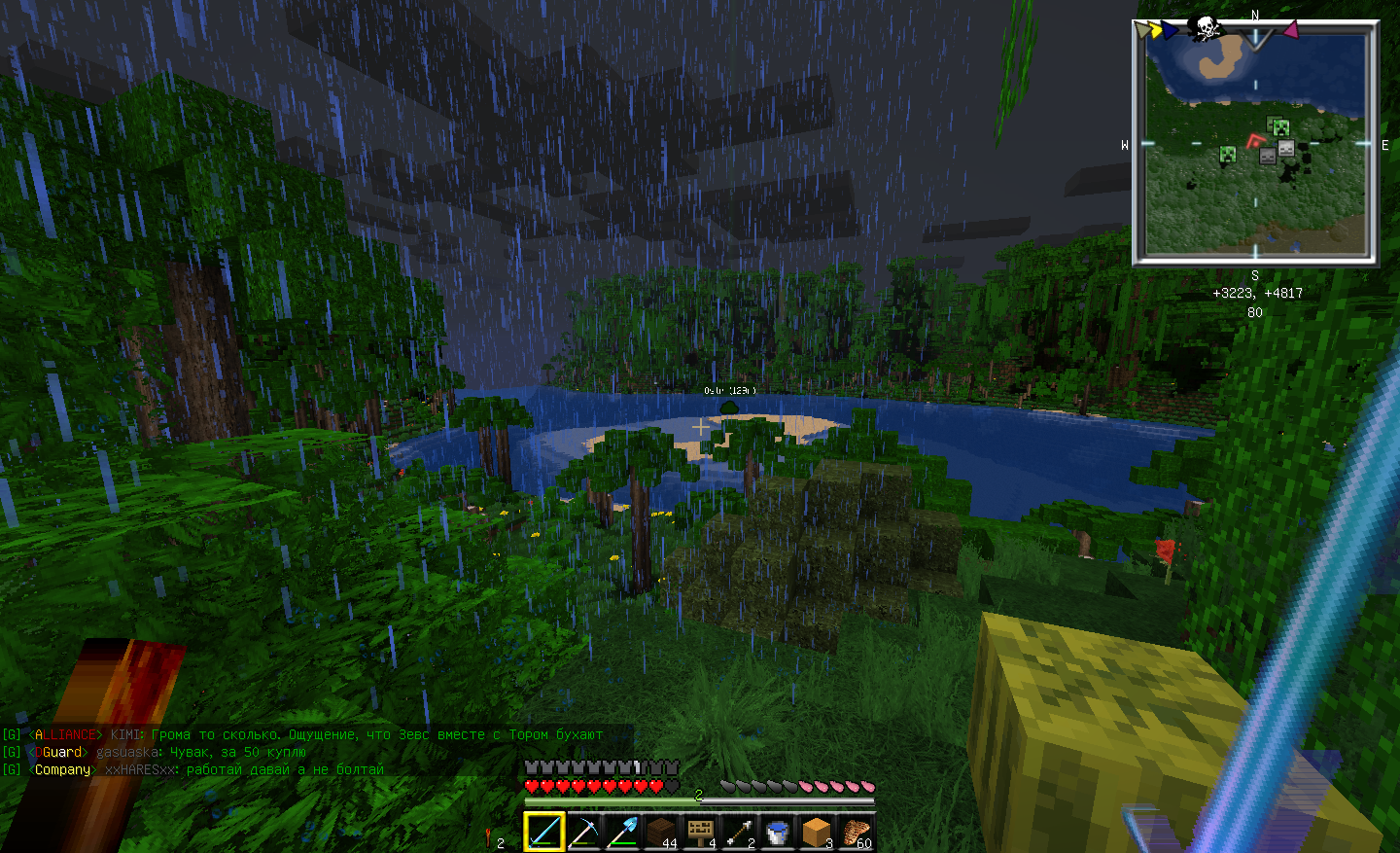Select the arrow item slot

pos(739,832)
